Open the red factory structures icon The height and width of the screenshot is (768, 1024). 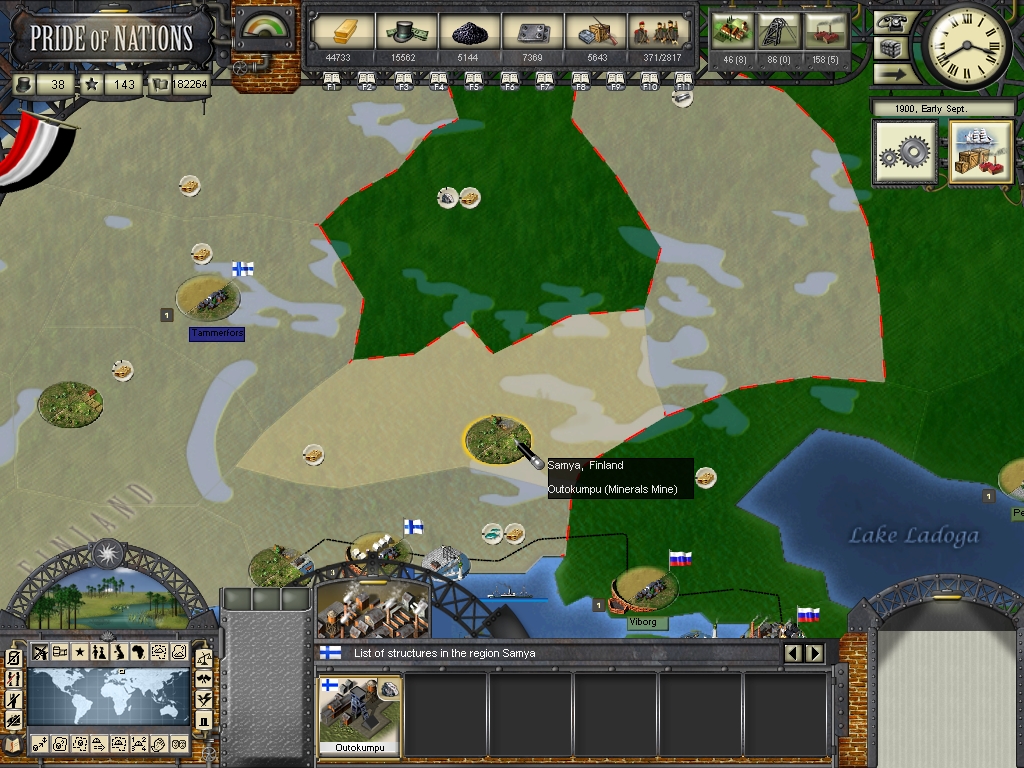tap(825, 30)
